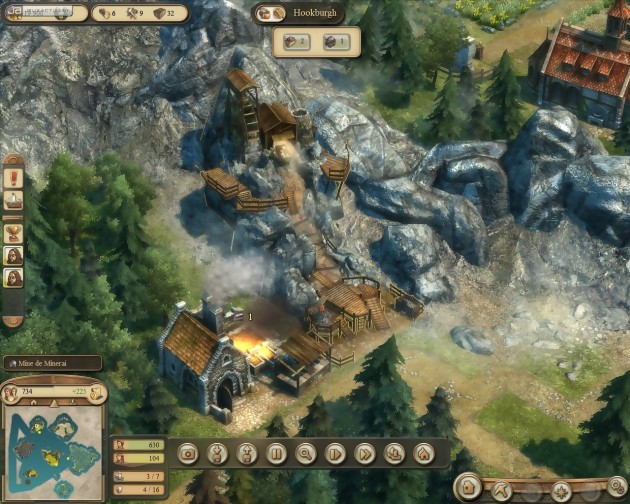Open the red exclamation alert icon

pyautogui.click(x=13, y=178)
